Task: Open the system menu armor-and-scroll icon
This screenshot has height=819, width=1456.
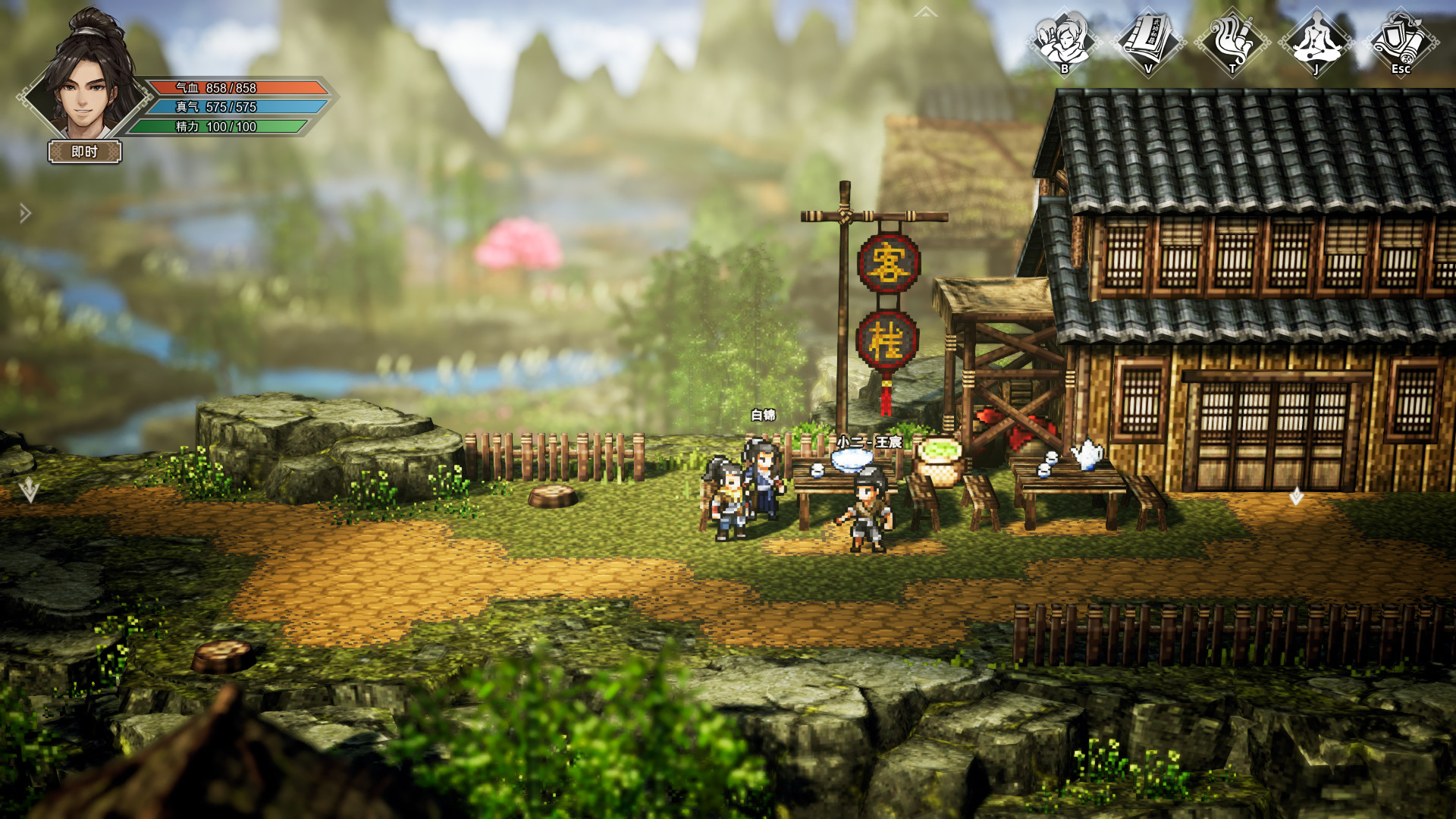Action: click(x=1401, y=42)
